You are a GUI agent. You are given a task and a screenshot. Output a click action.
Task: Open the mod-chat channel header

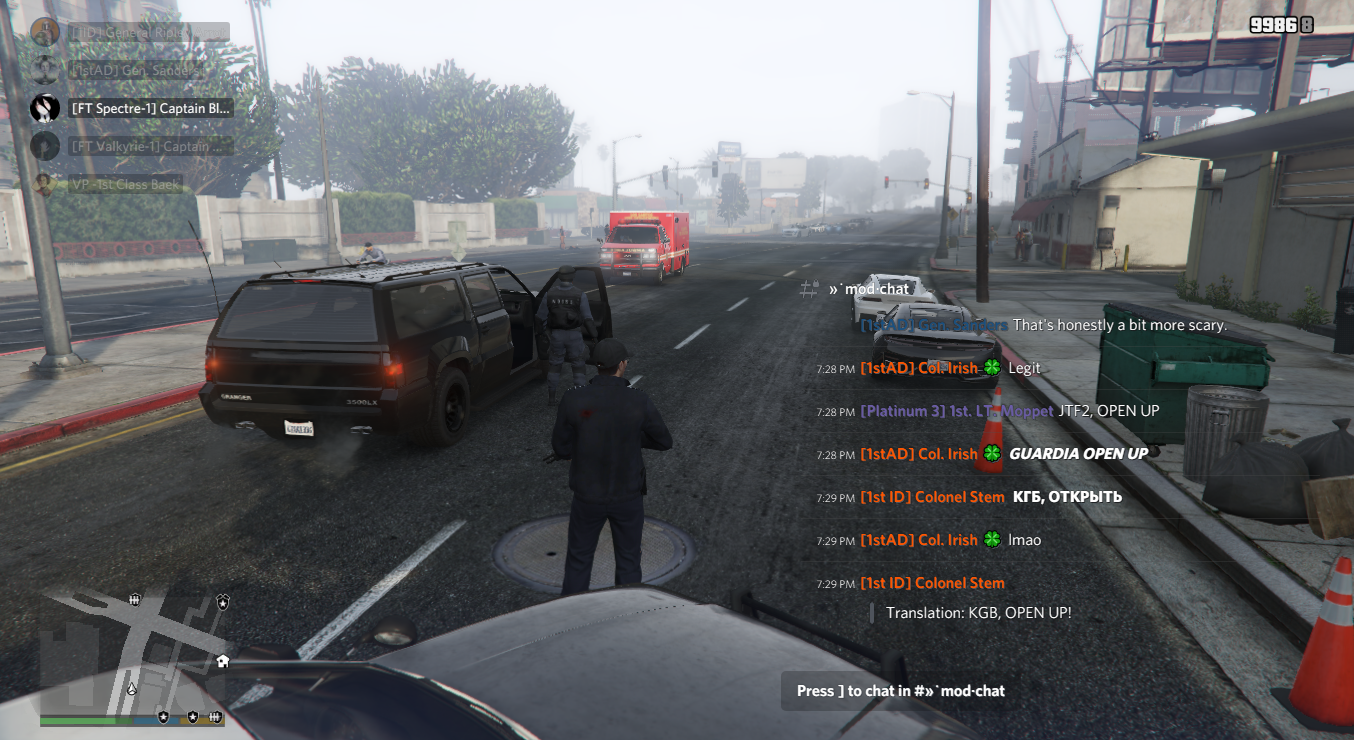[869, 289]
